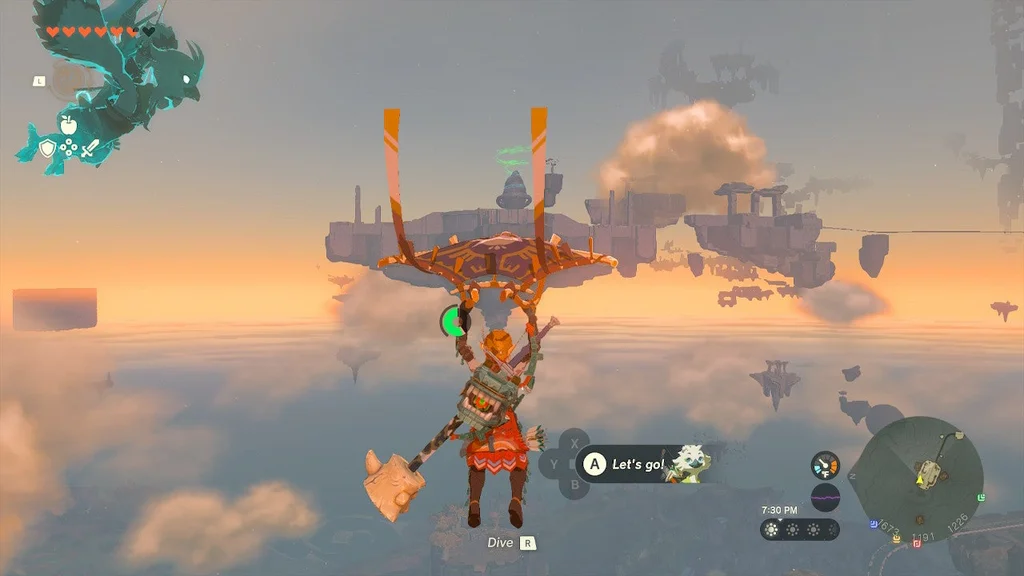This screenshot has height=576, width=1024.
Task: Select the apple quick-item icon
Action: click(x=68, y=124)
